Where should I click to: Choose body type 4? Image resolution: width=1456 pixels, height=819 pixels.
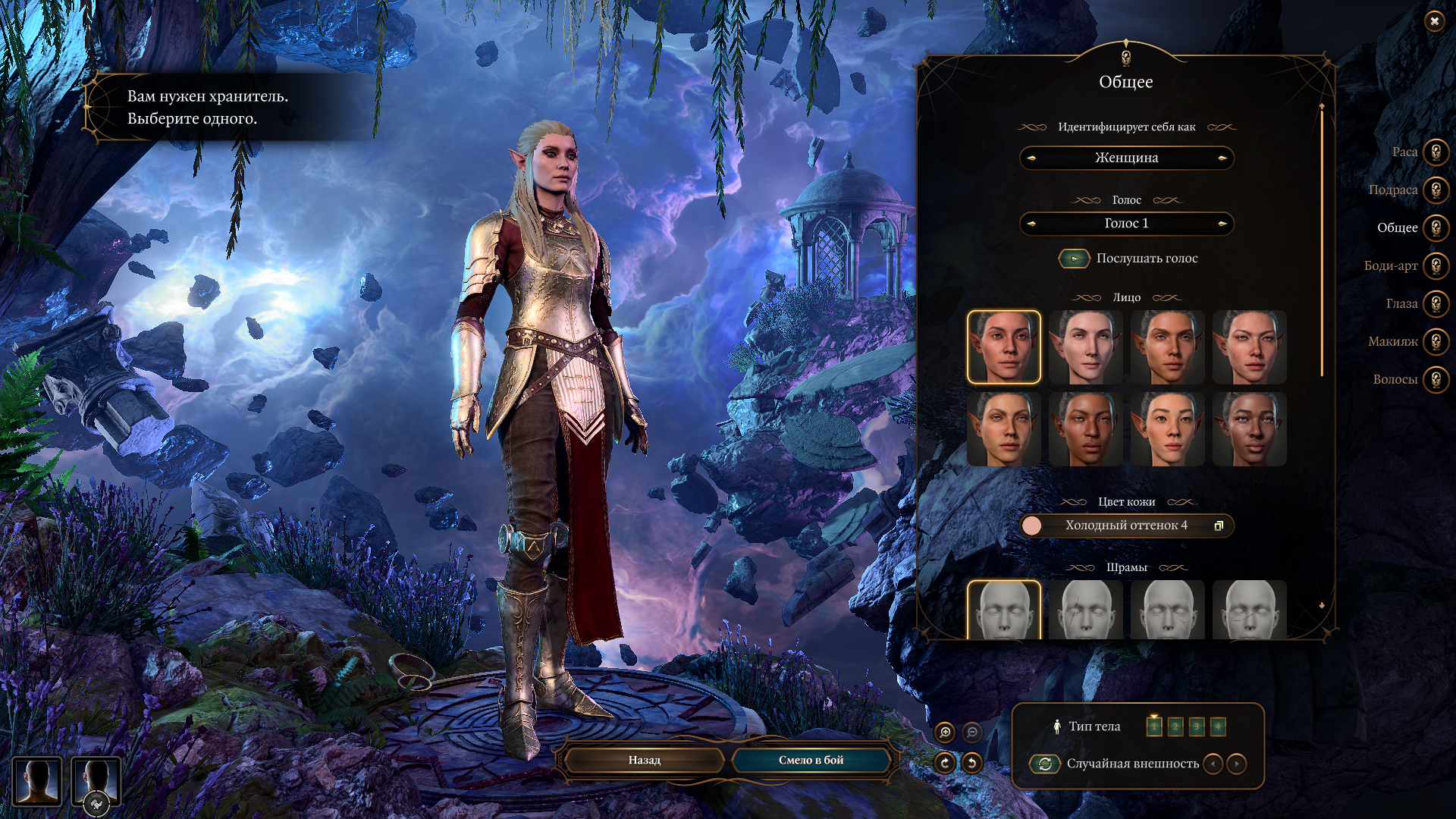(x=1217, y=726)
